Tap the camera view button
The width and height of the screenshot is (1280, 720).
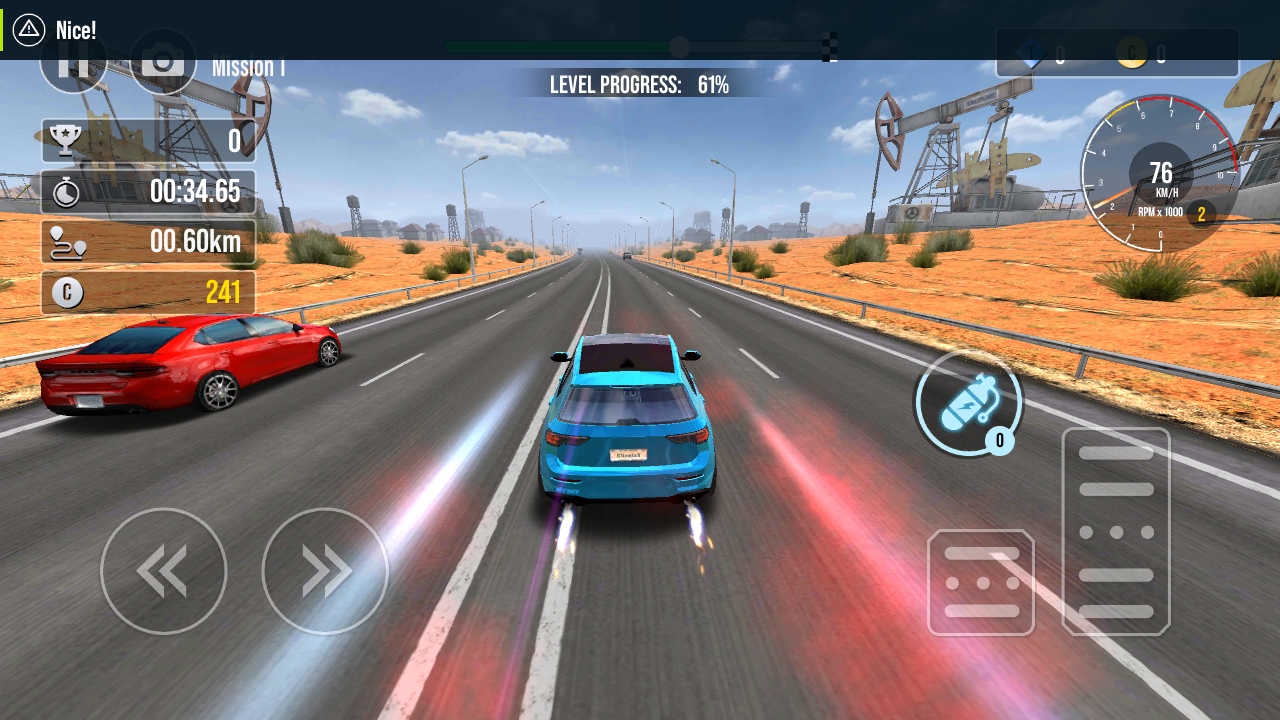162,68
